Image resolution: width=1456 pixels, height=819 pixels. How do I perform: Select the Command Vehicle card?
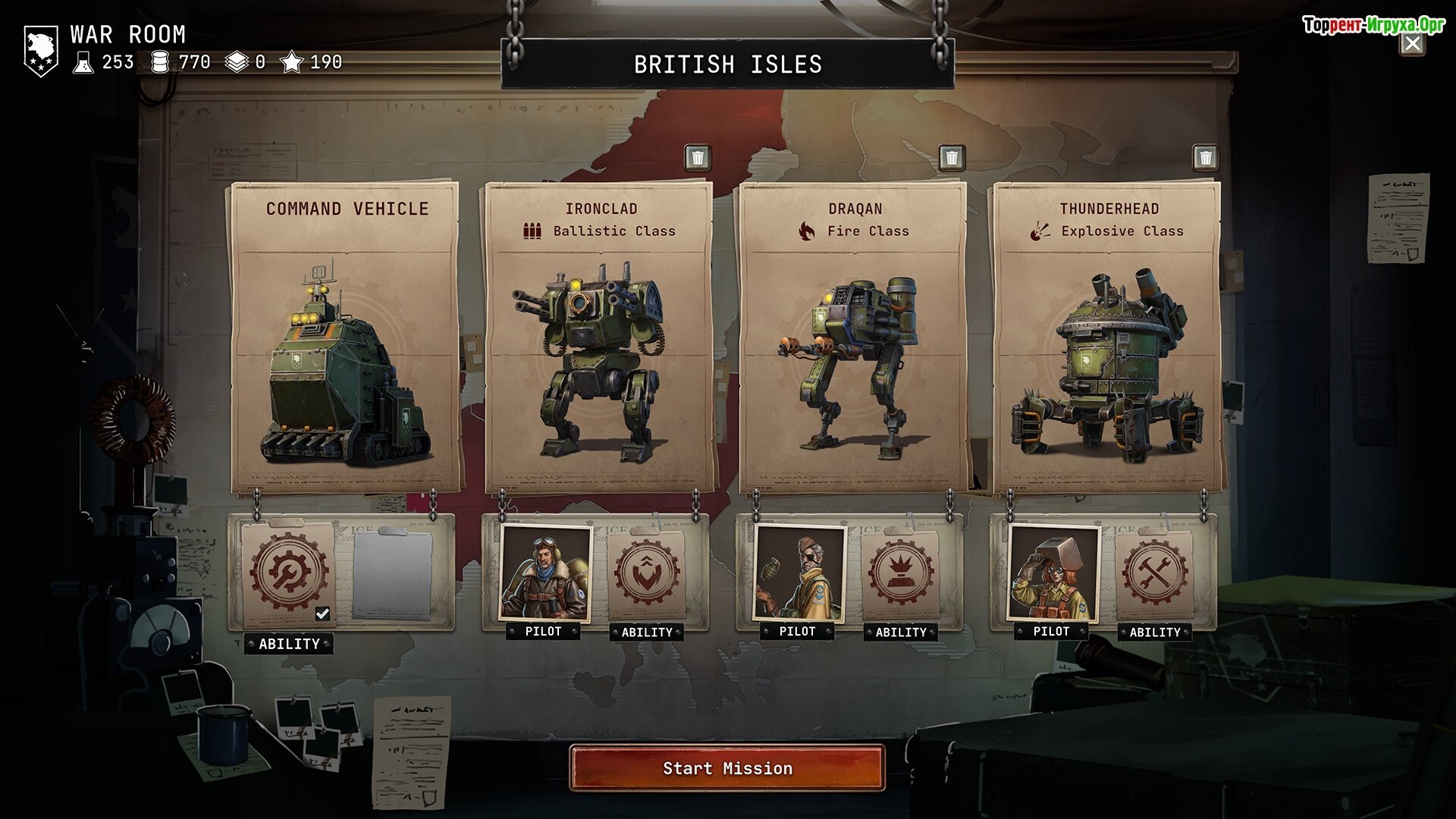(x=346, y=337)
